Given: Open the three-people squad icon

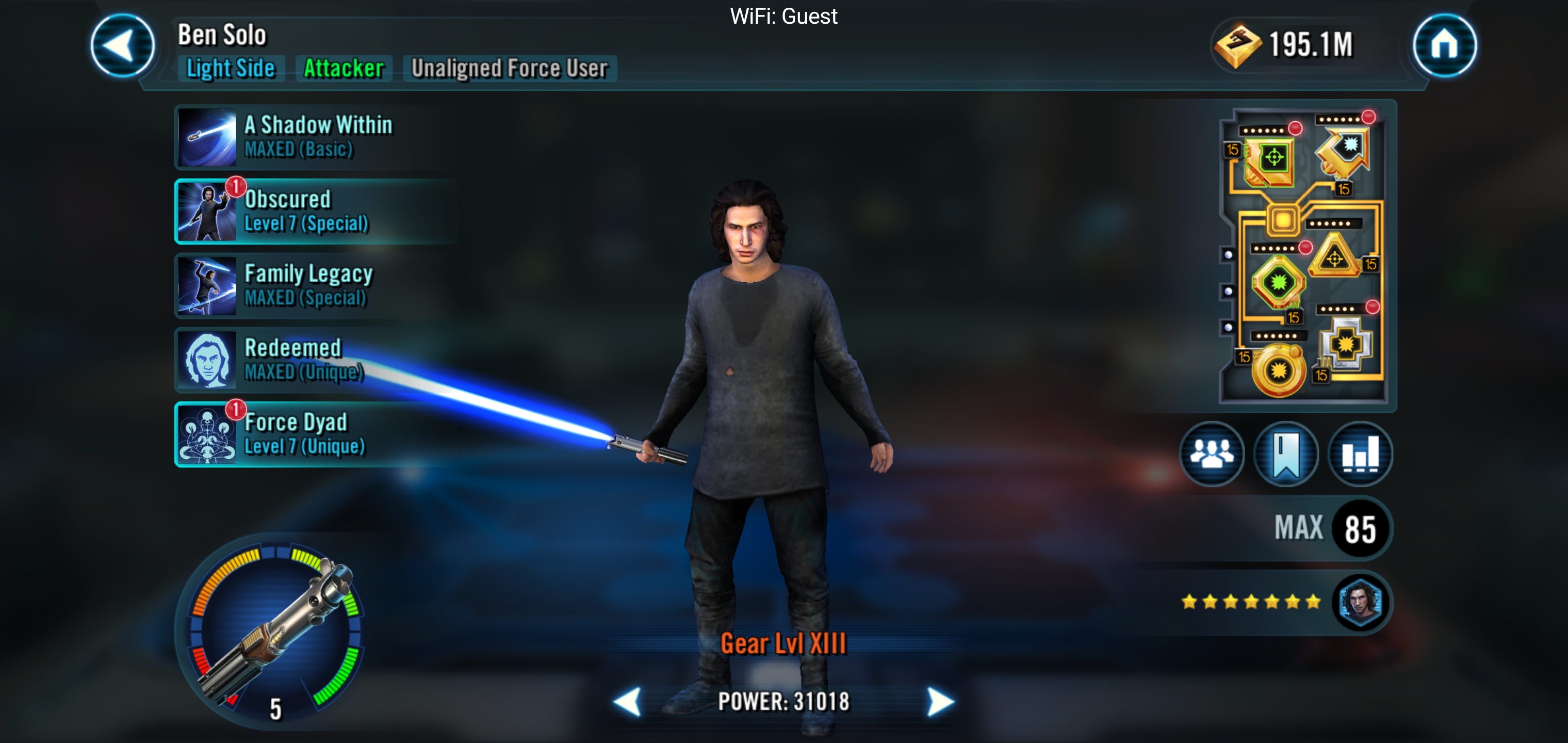Looking at the screenshot, I should 1211,455.
